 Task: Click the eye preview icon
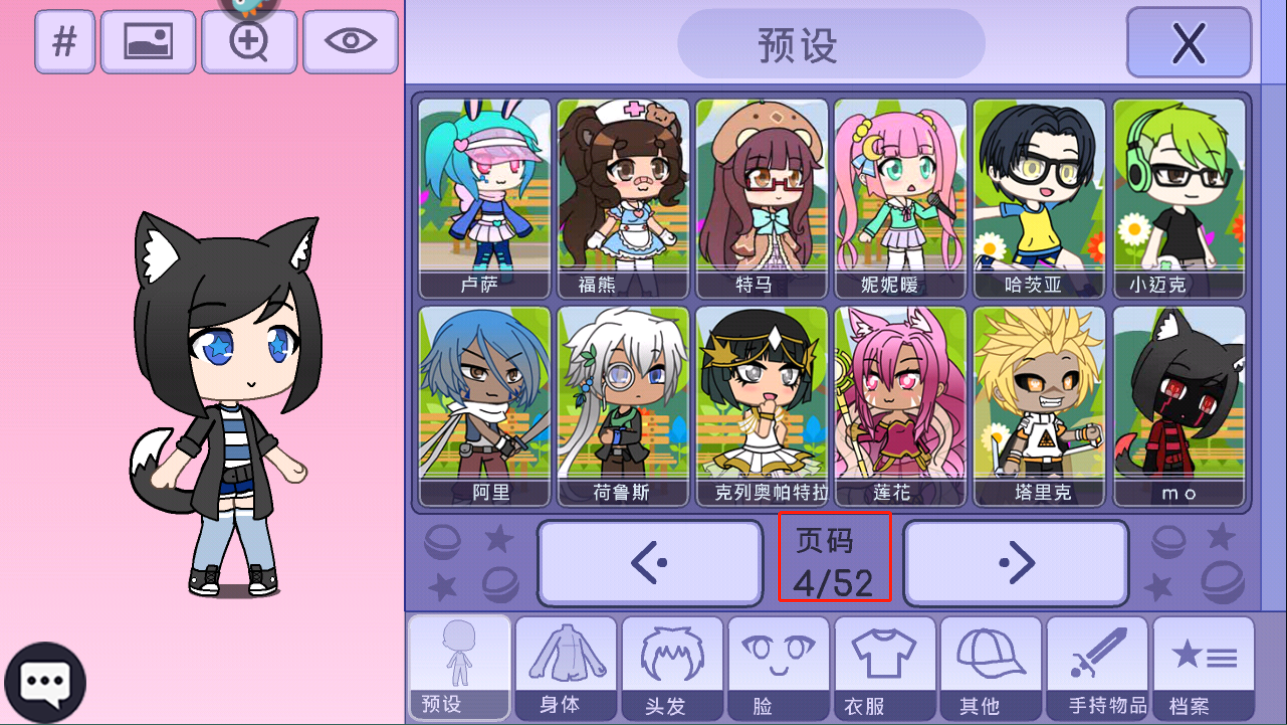[349, 41]
